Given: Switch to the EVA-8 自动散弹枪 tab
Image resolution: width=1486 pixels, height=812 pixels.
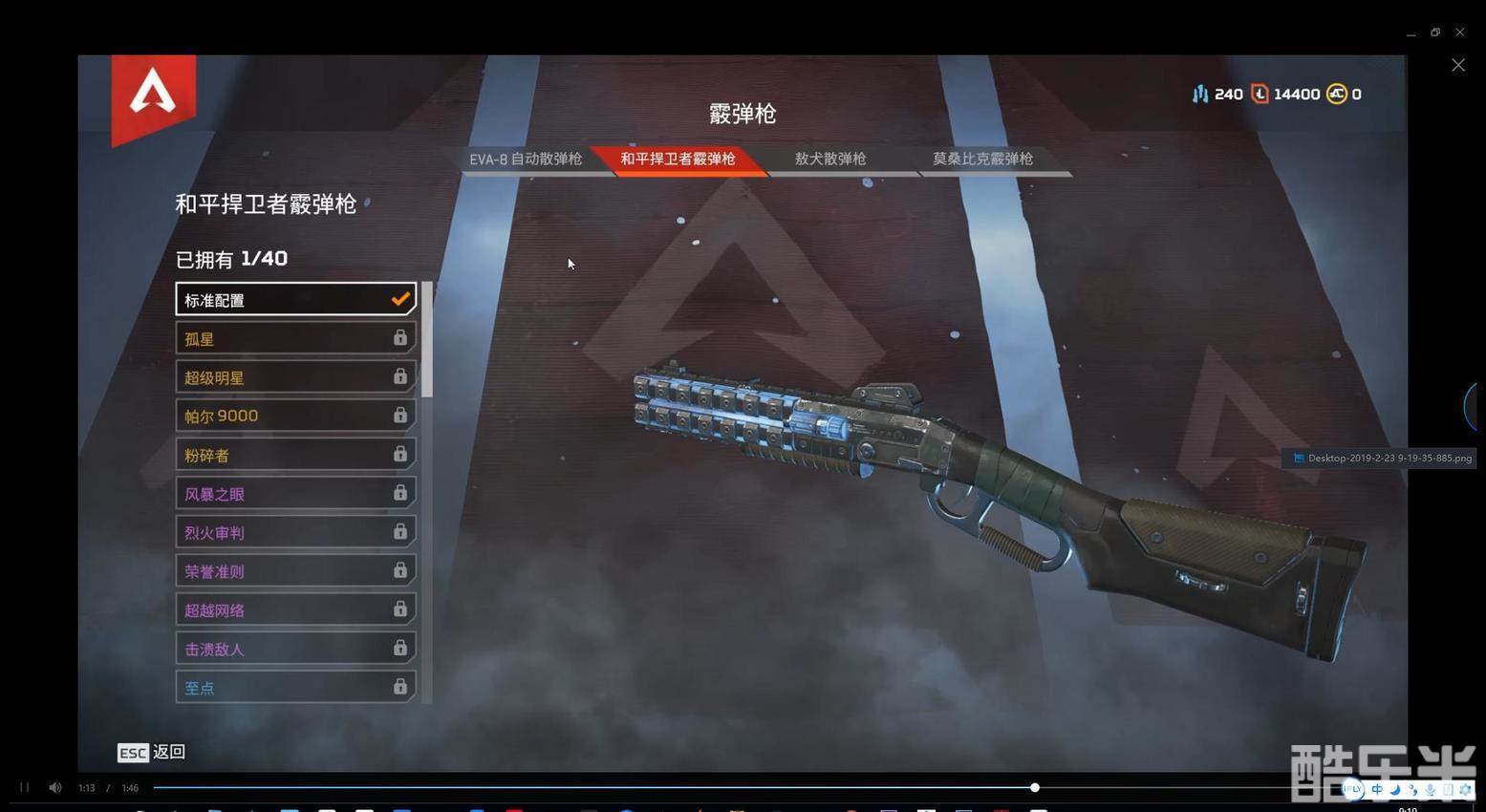Looking at the screenshot, I should click(525, 160).
